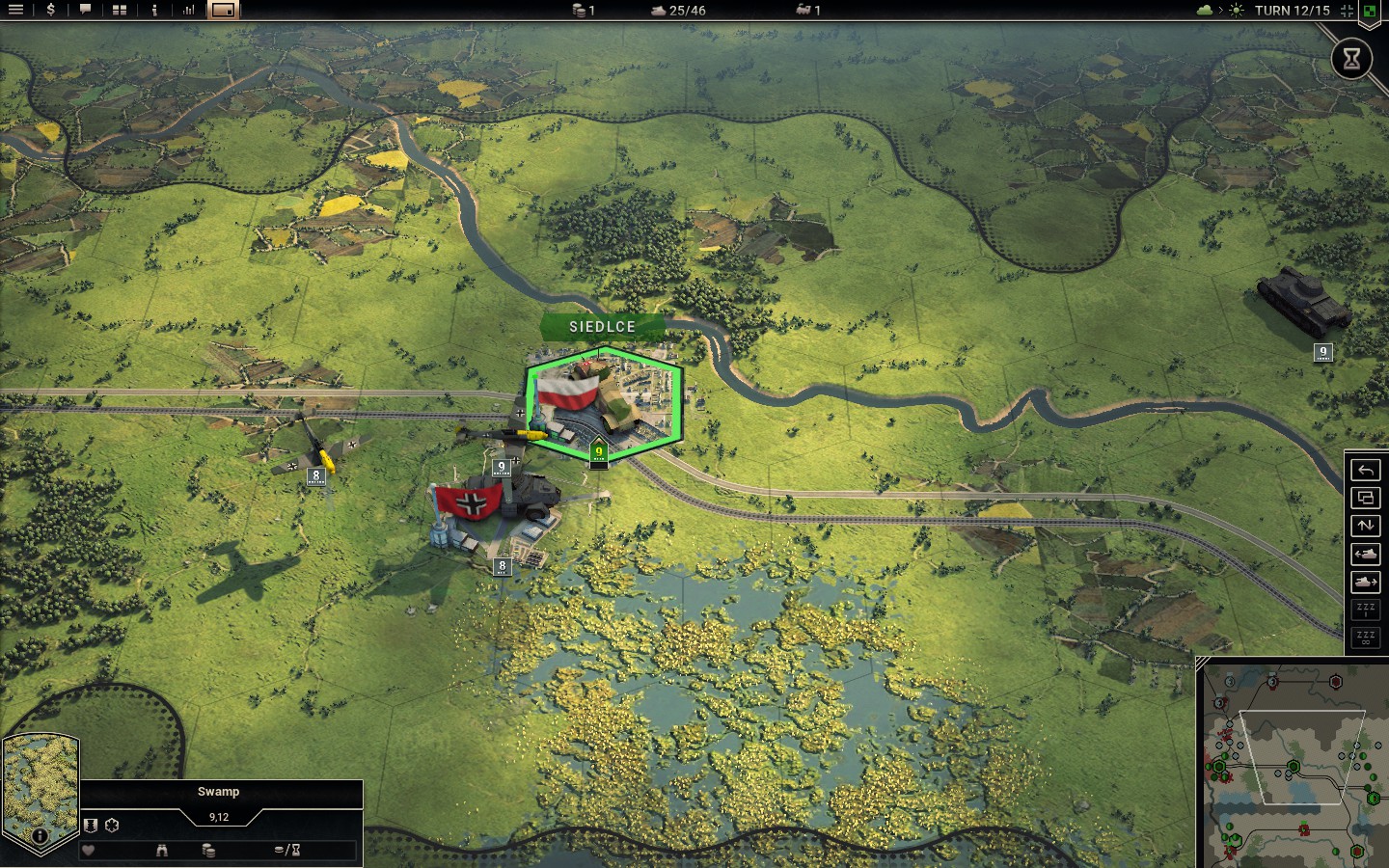Viewport: 1389px width, 868px height.
Task: Open the speech bubble message log
Action: 85,10
